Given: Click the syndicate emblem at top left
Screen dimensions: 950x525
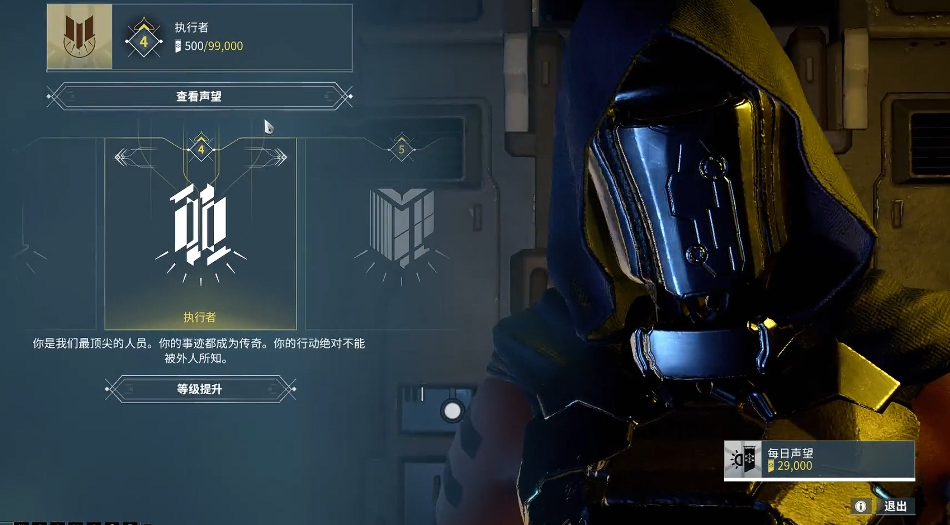Looking at the screenshot, I should [79, 37].
